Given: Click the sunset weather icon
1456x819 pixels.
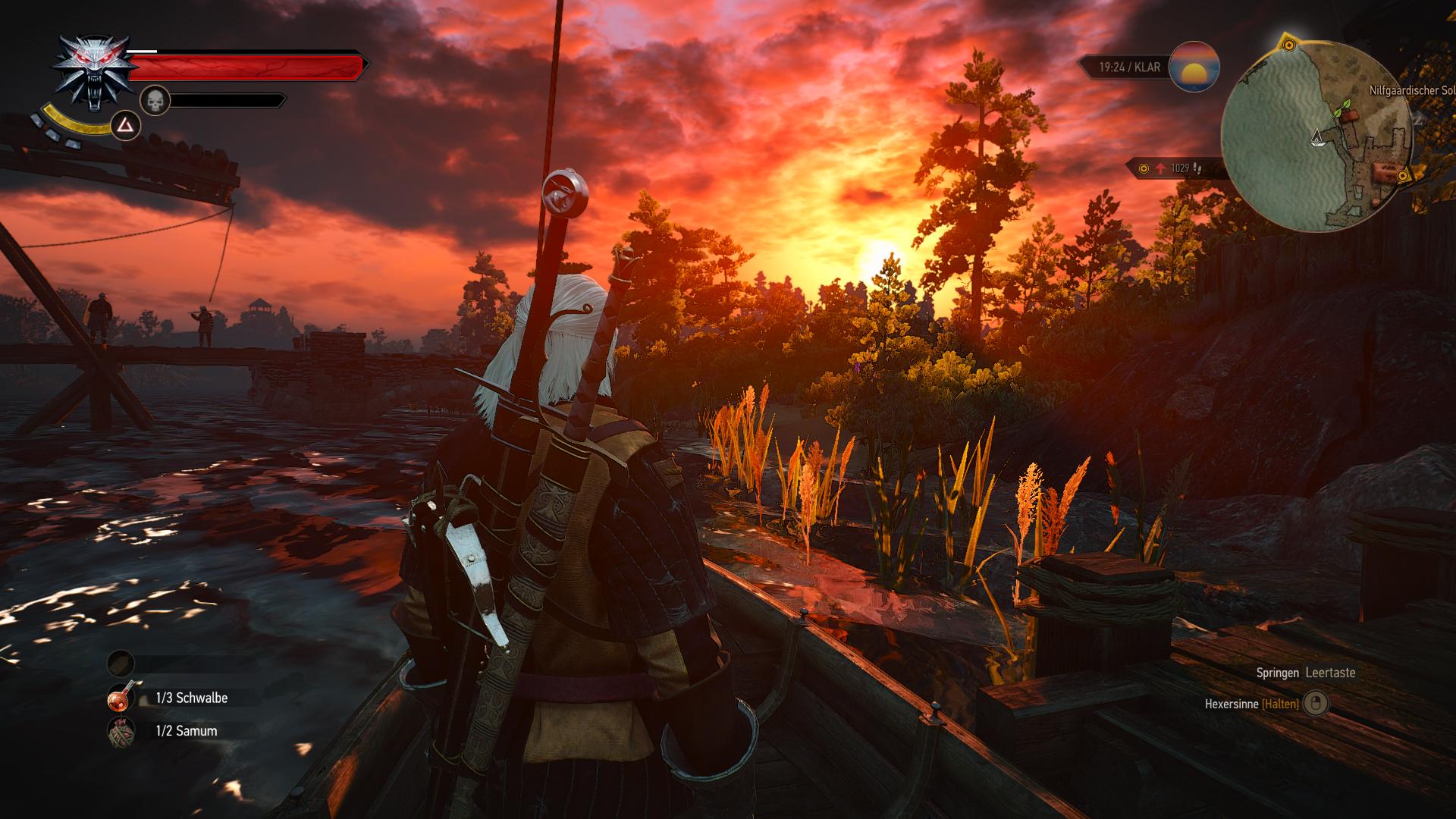Looking at the screenshot, I should tap(1194, 67).
